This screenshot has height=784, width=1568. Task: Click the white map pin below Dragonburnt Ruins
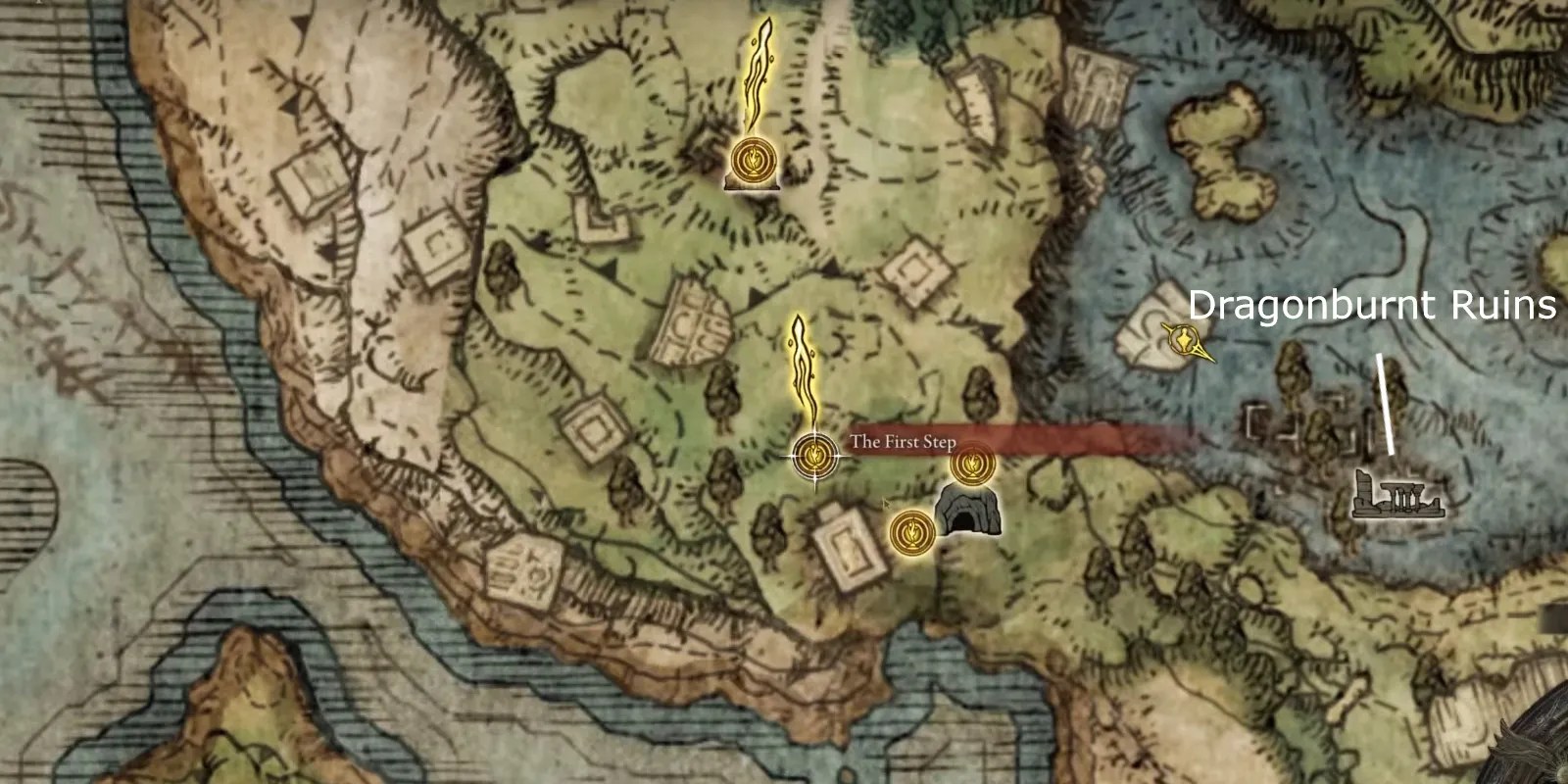pyautogui.click(x=1386, y=407)
